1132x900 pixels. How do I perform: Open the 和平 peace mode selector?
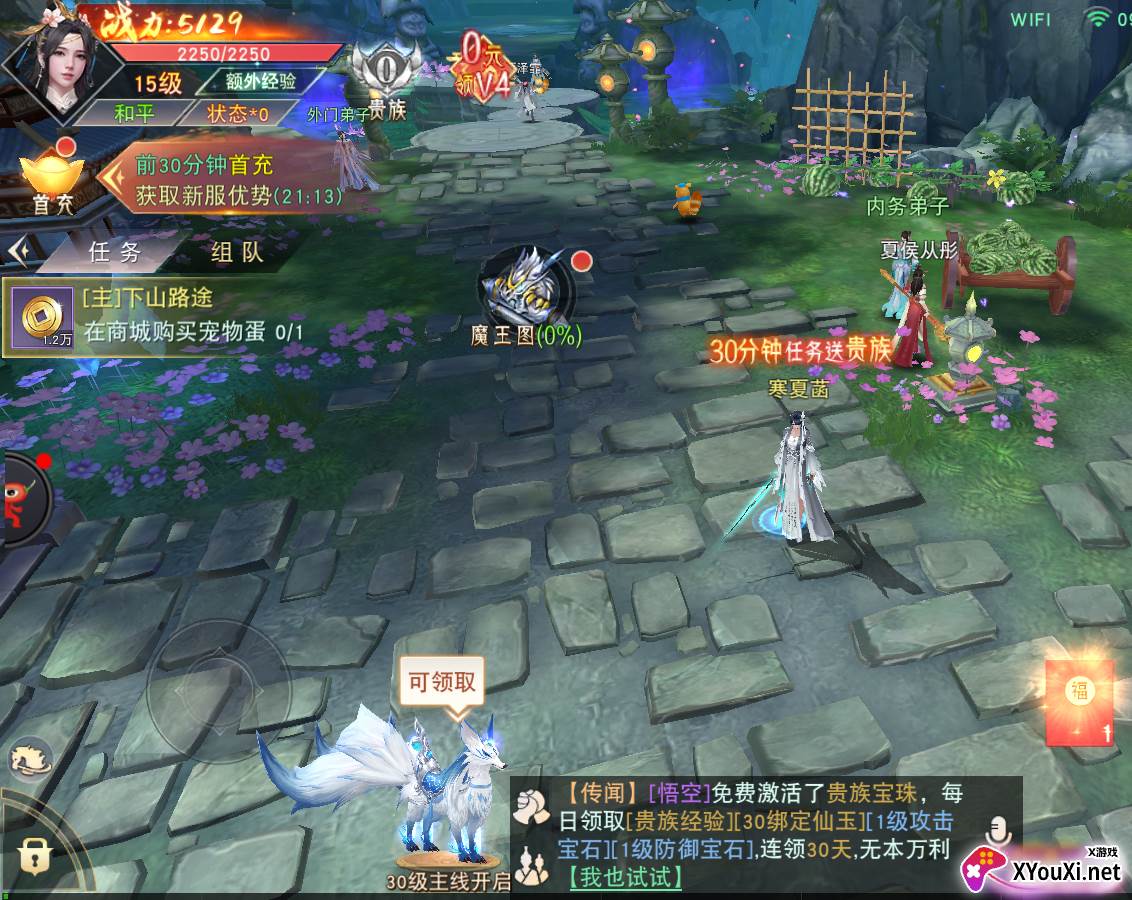pyautogui.click(x=134, y=113)
